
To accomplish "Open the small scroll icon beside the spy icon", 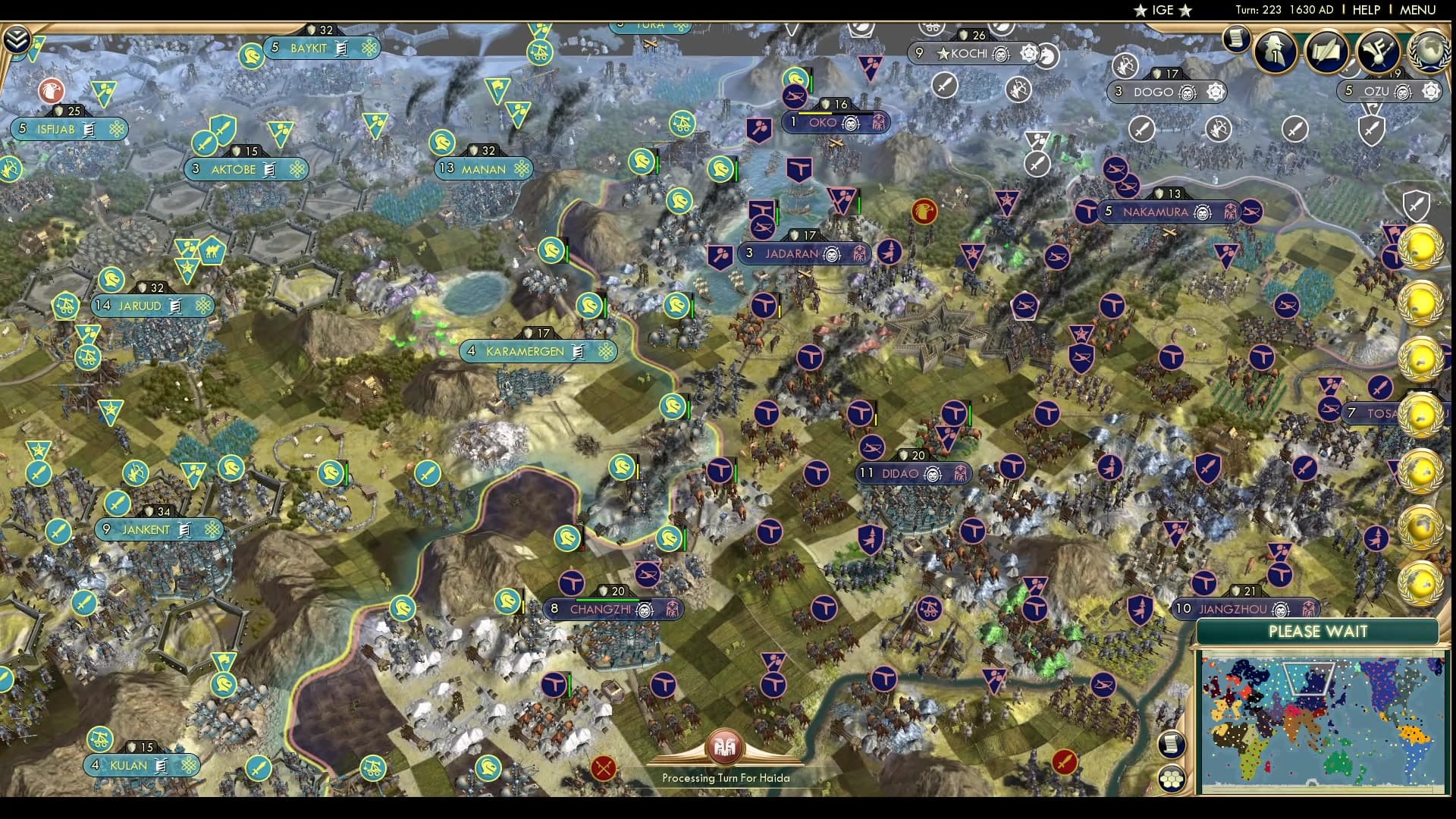I will 1236,39.
